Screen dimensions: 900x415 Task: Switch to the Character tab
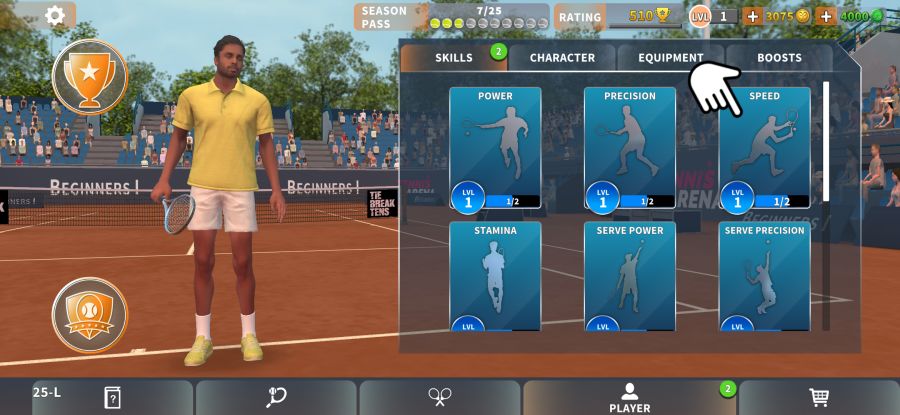pyautogui.click(x=562, y=58)
